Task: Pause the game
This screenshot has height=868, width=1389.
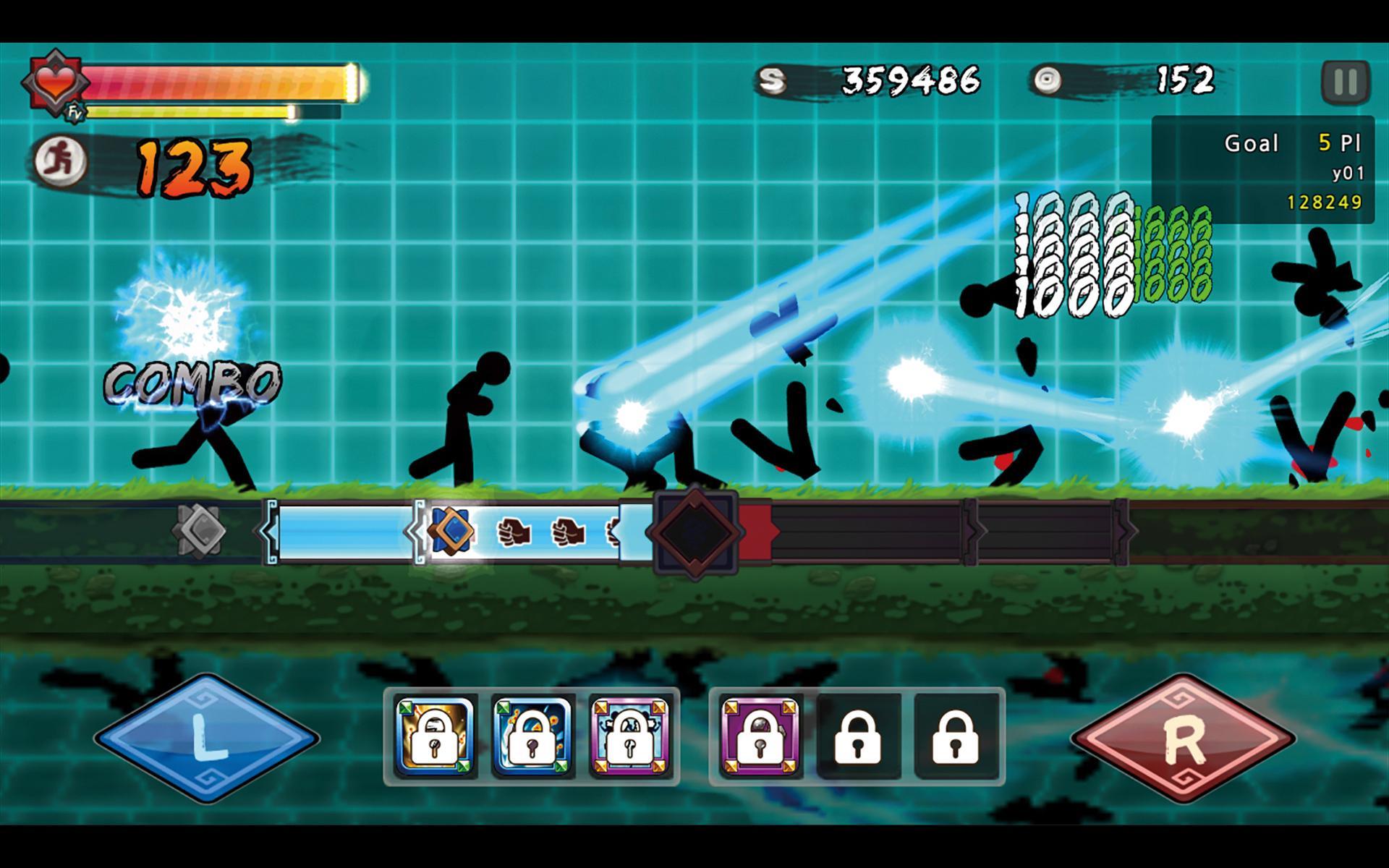Action: point(1346,82)
